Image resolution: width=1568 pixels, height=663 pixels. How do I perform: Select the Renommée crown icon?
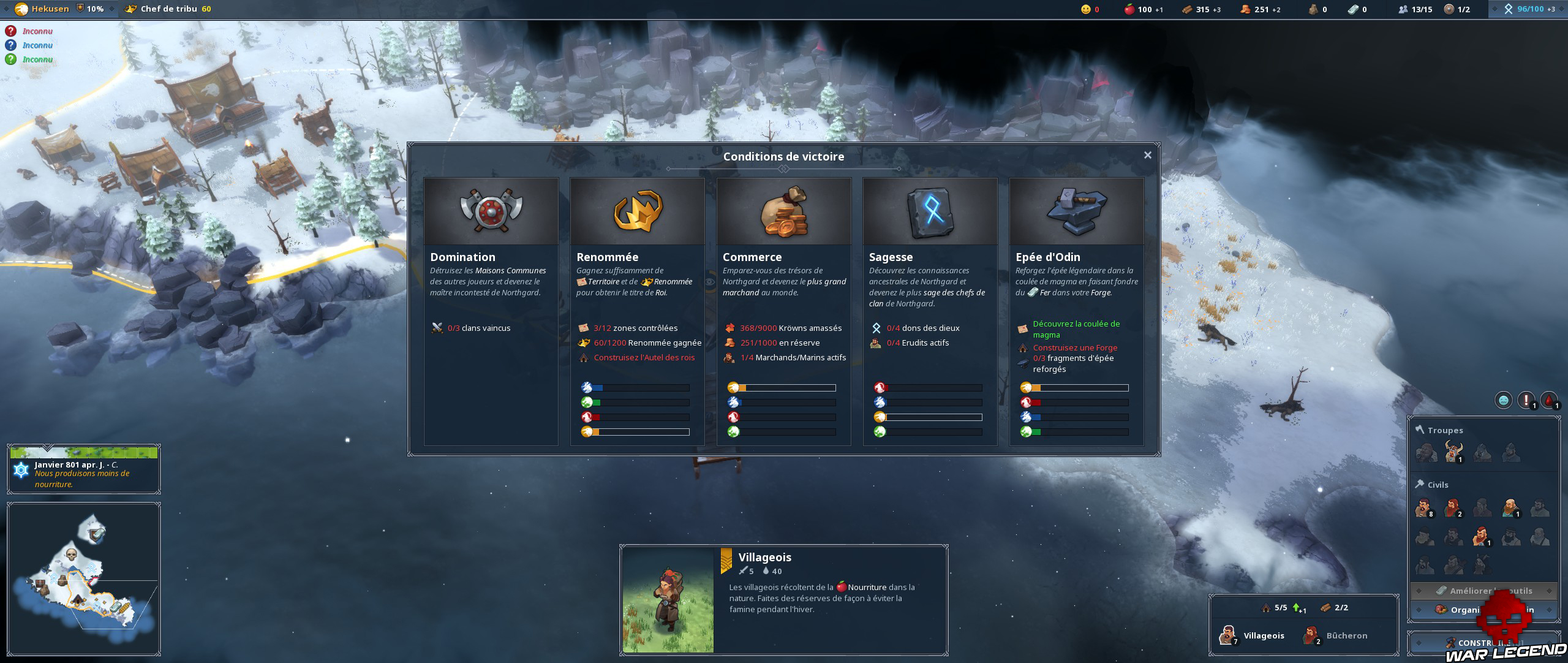click(637, 211)
